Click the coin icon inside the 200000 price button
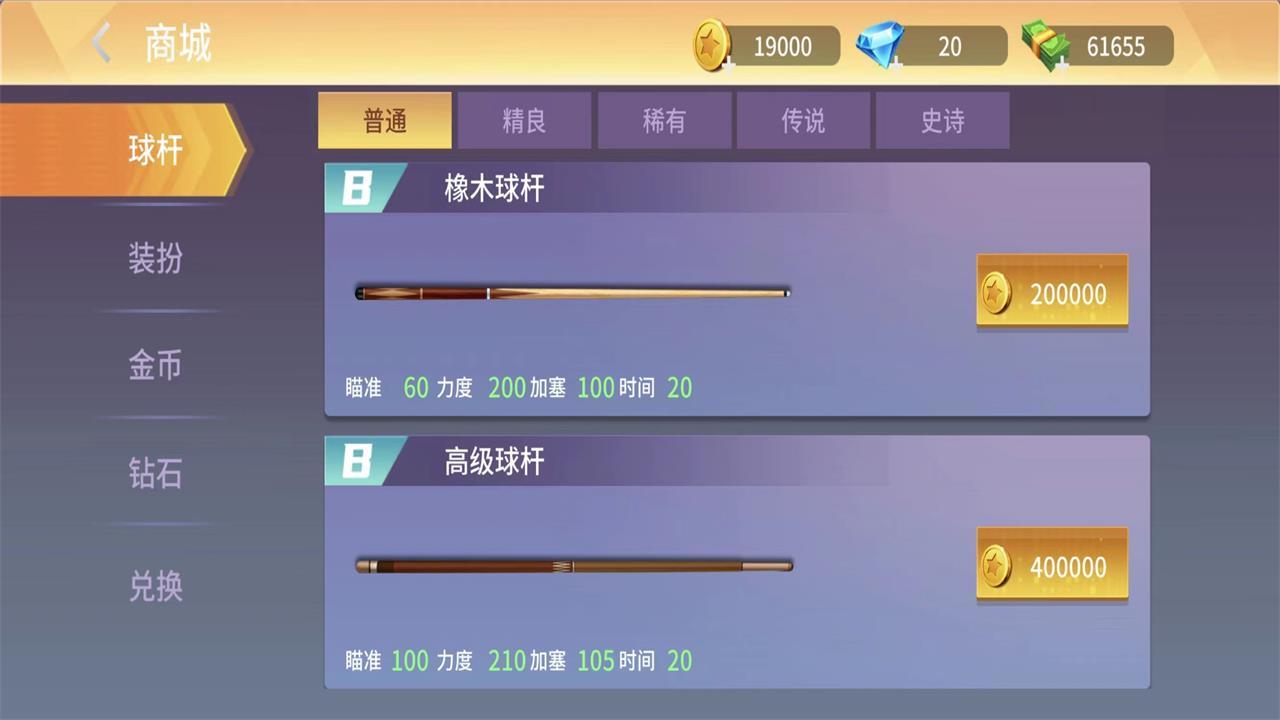The width and height of the screenshot is (1280, 720). (x=998, y=293)
